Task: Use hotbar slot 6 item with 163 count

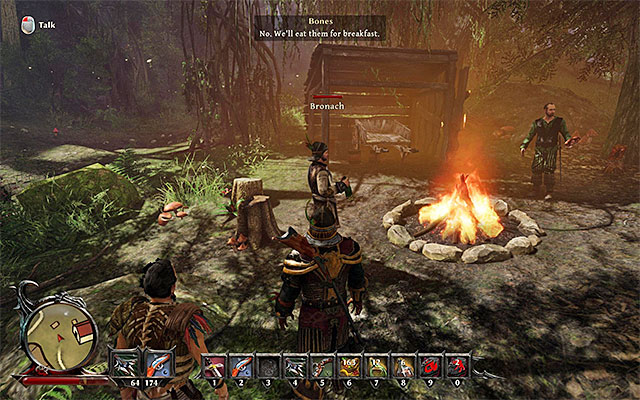Action: pos(349,366)
